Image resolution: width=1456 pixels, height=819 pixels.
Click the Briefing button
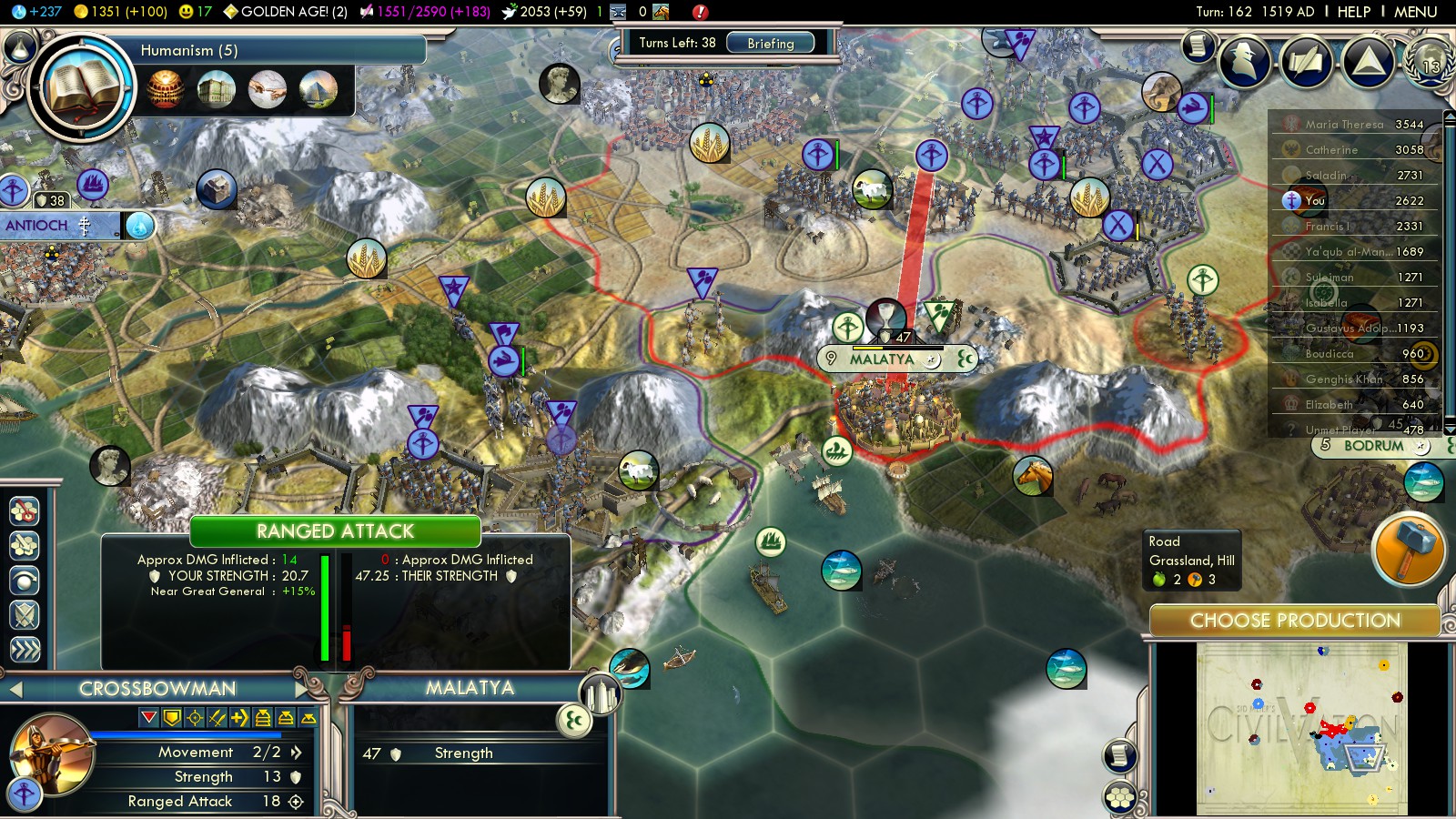770,43
